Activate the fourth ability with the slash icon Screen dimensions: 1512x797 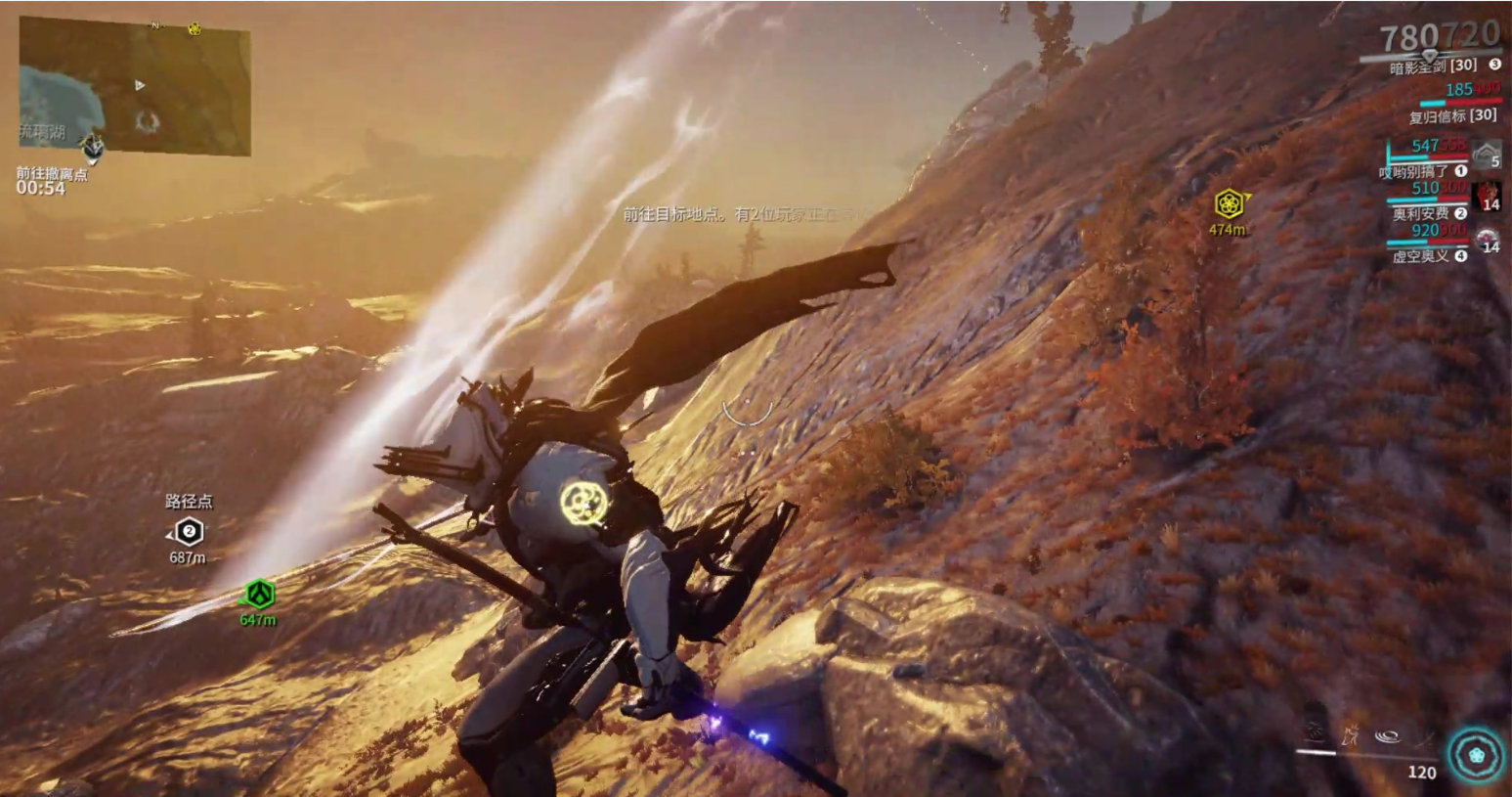[1423, 735]
